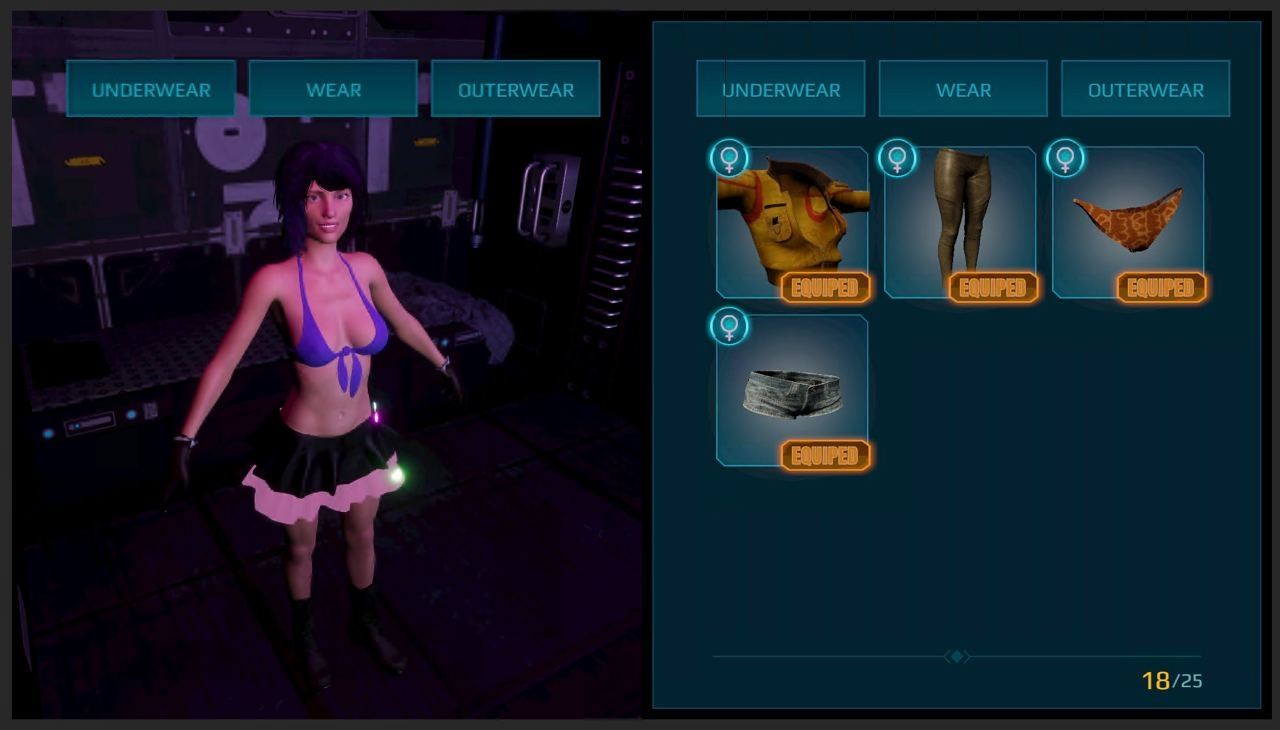Select the Underwear tab above the character preview

point(151,89)
